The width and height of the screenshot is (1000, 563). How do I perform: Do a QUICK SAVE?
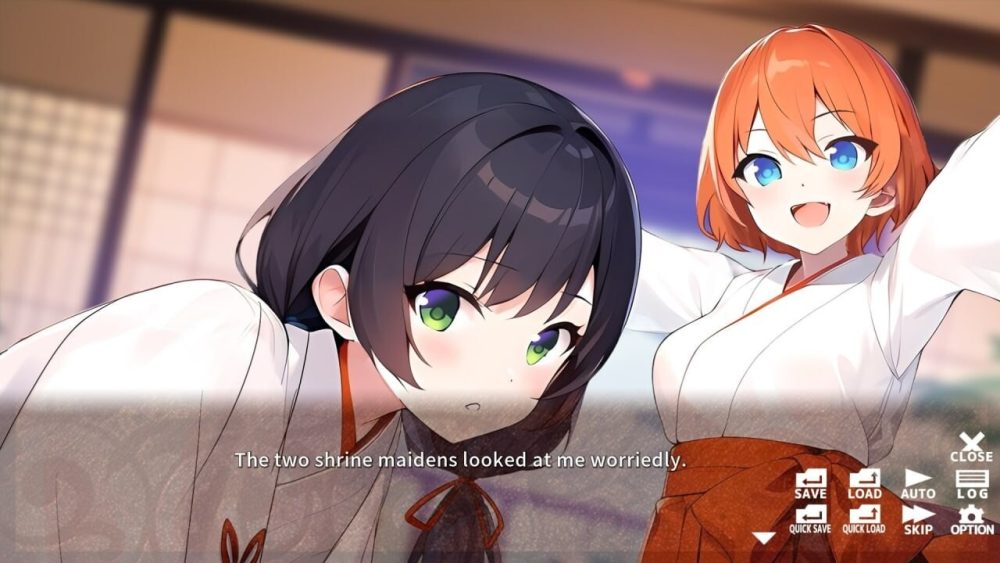(x=810, y=519)
